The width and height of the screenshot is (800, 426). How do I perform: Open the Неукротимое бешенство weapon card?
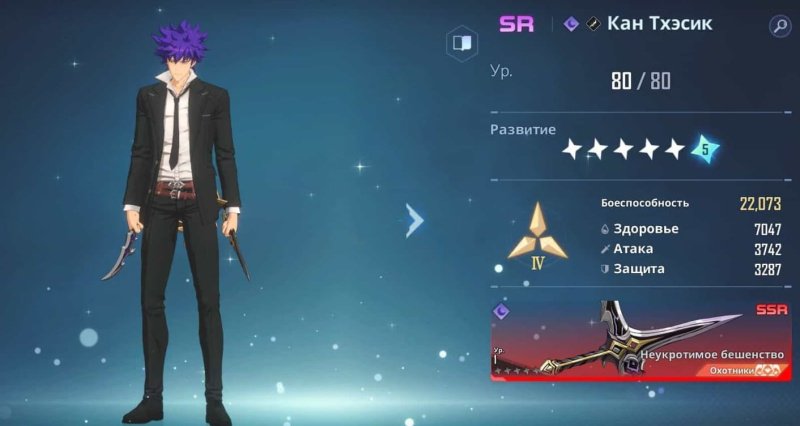pyautogui.click(x=640, y=341)
